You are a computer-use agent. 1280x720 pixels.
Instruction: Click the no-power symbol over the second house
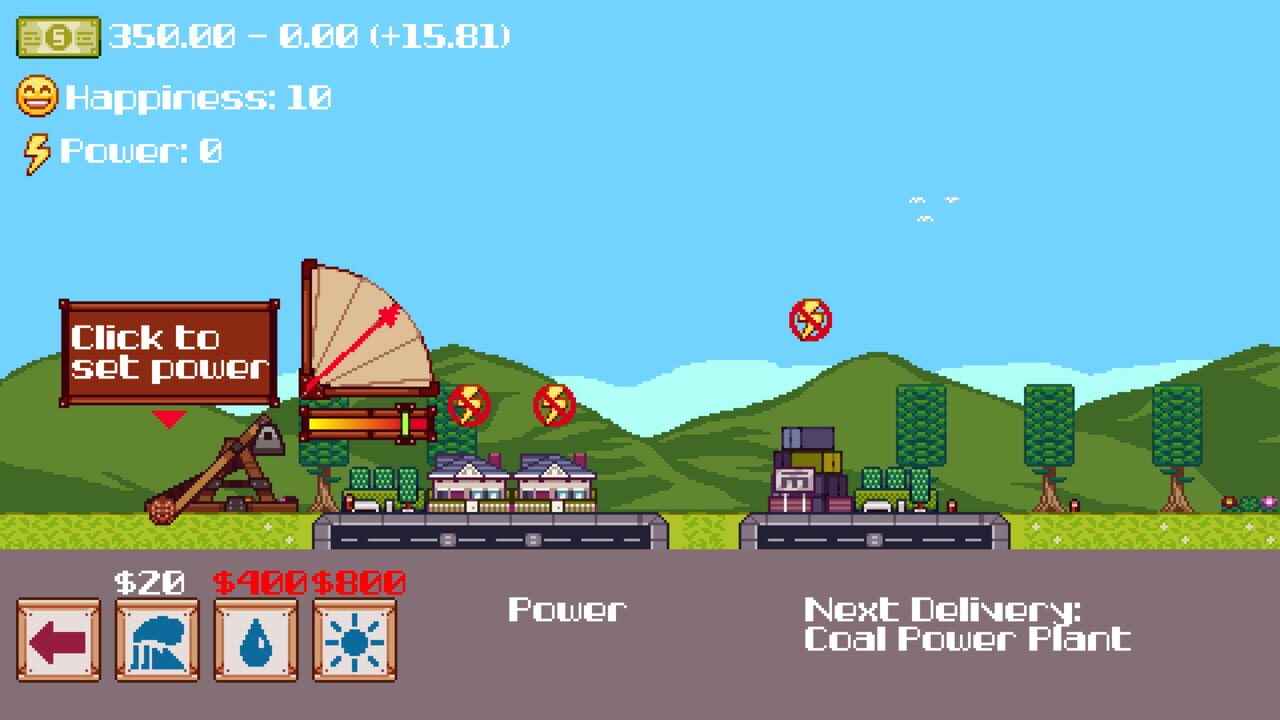click(x=553, y=406)
